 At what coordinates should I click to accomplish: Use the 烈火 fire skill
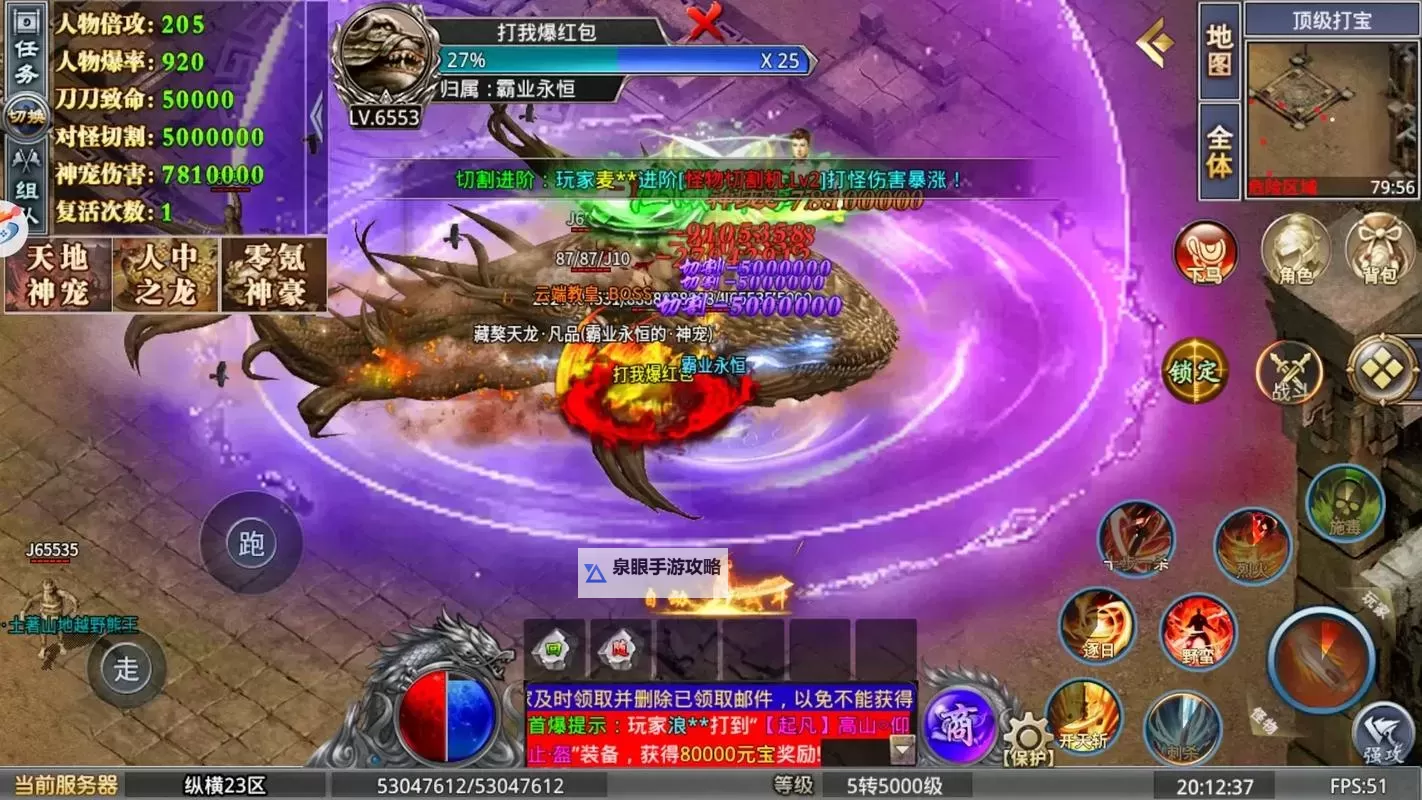point(1252,545)
